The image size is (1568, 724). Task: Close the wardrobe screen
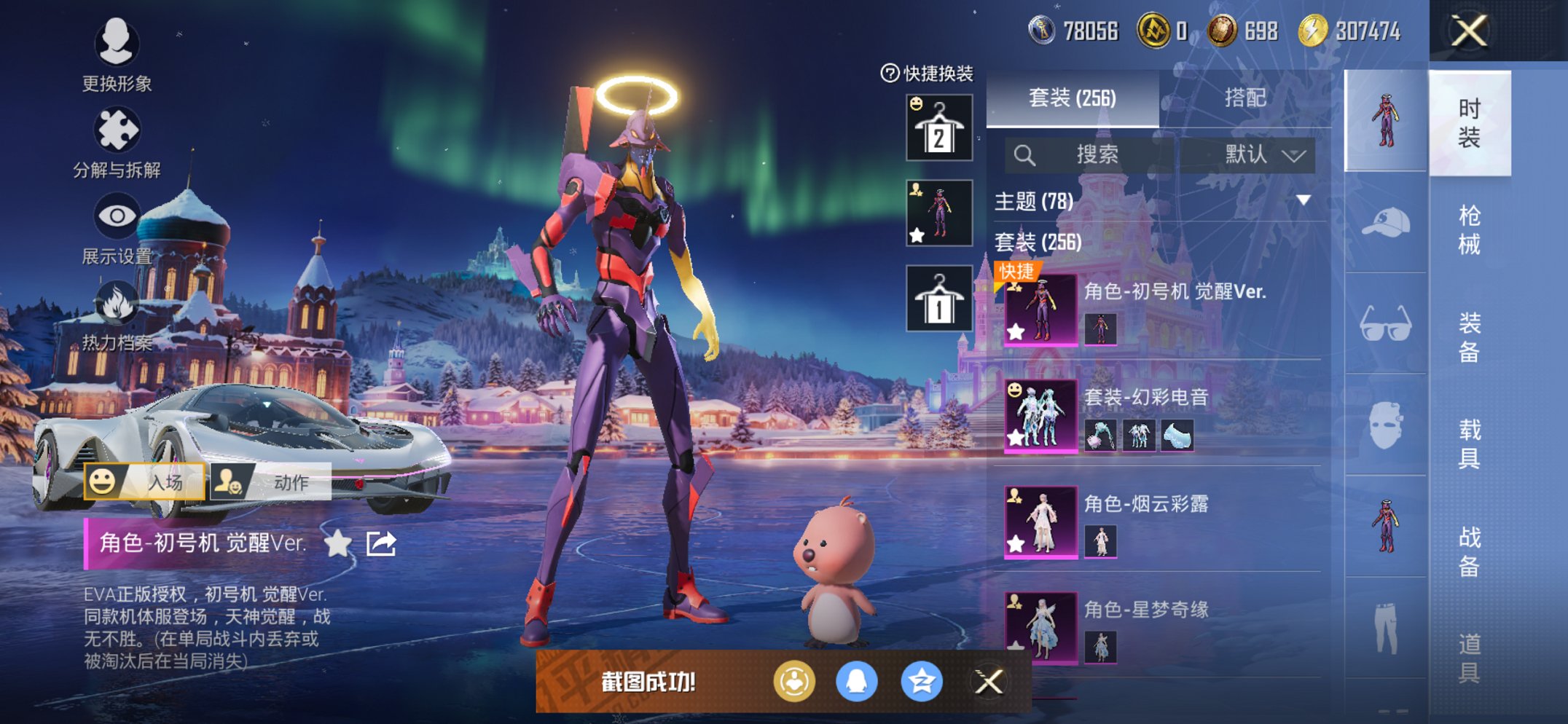pos(1468,31)
